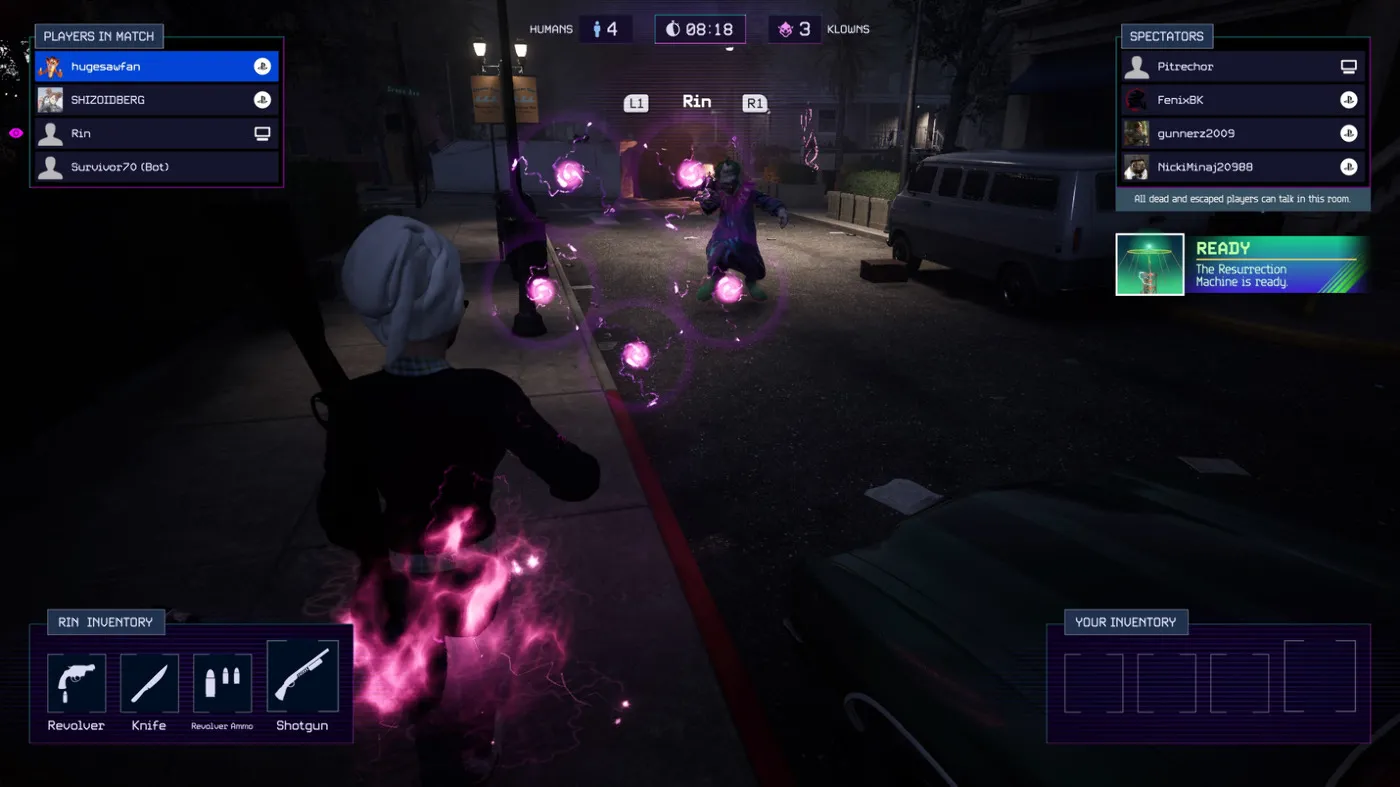
Task: Select the Revolver inventory slot
Action: [x=76, y=683]
